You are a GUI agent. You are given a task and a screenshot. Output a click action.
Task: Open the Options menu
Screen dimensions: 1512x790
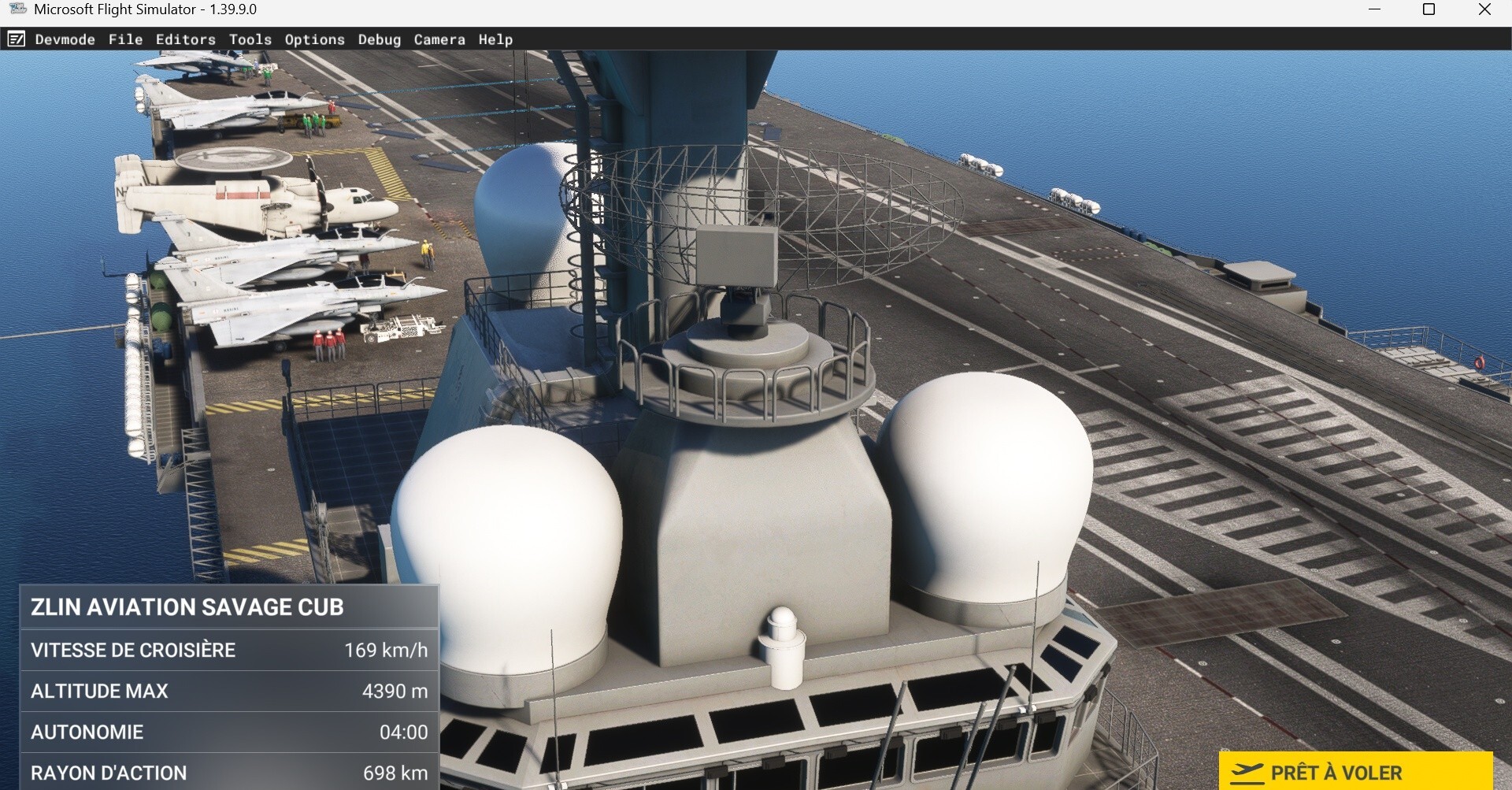click(314, 39)
